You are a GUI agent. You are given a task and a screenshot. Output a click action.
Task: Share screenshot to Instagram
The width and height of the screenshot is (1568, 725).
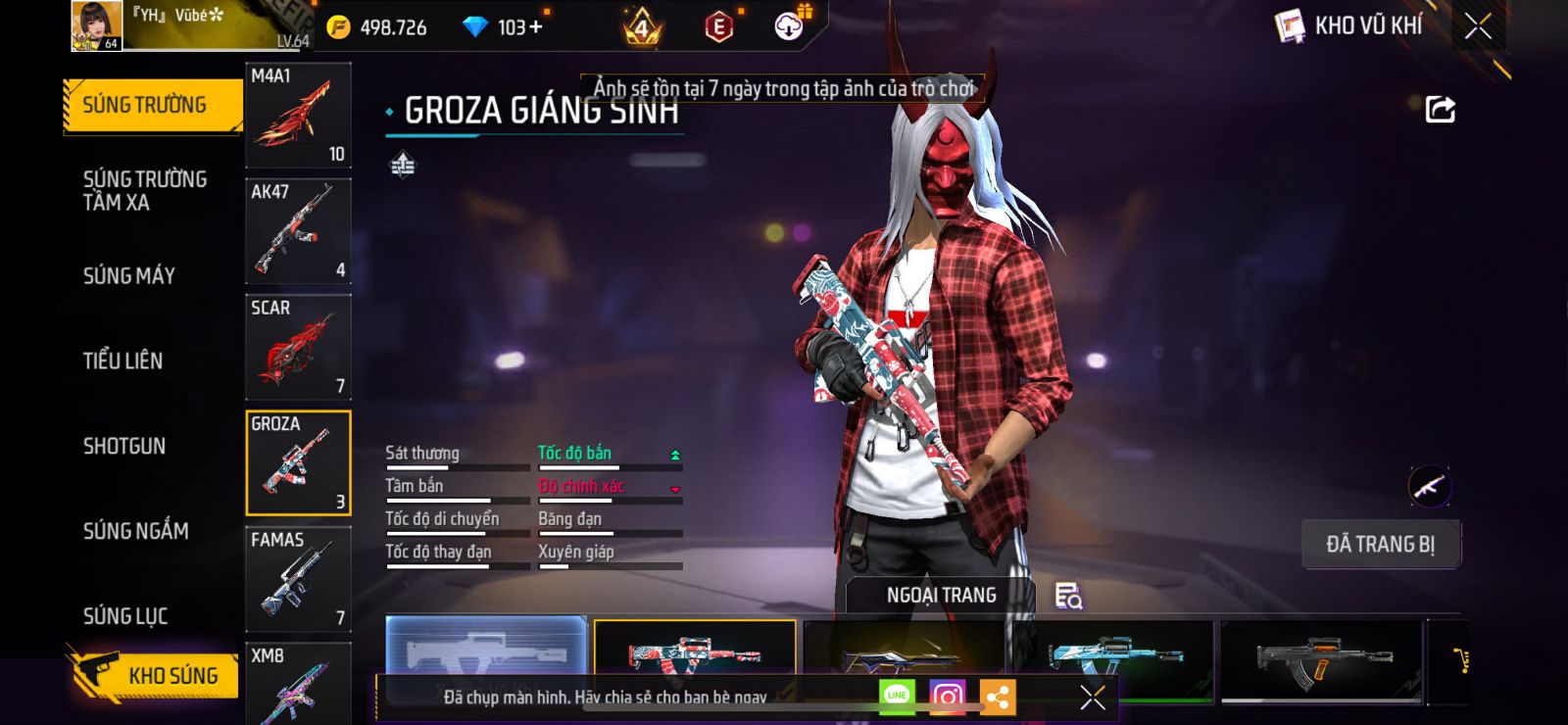click(x=947, y=697)
